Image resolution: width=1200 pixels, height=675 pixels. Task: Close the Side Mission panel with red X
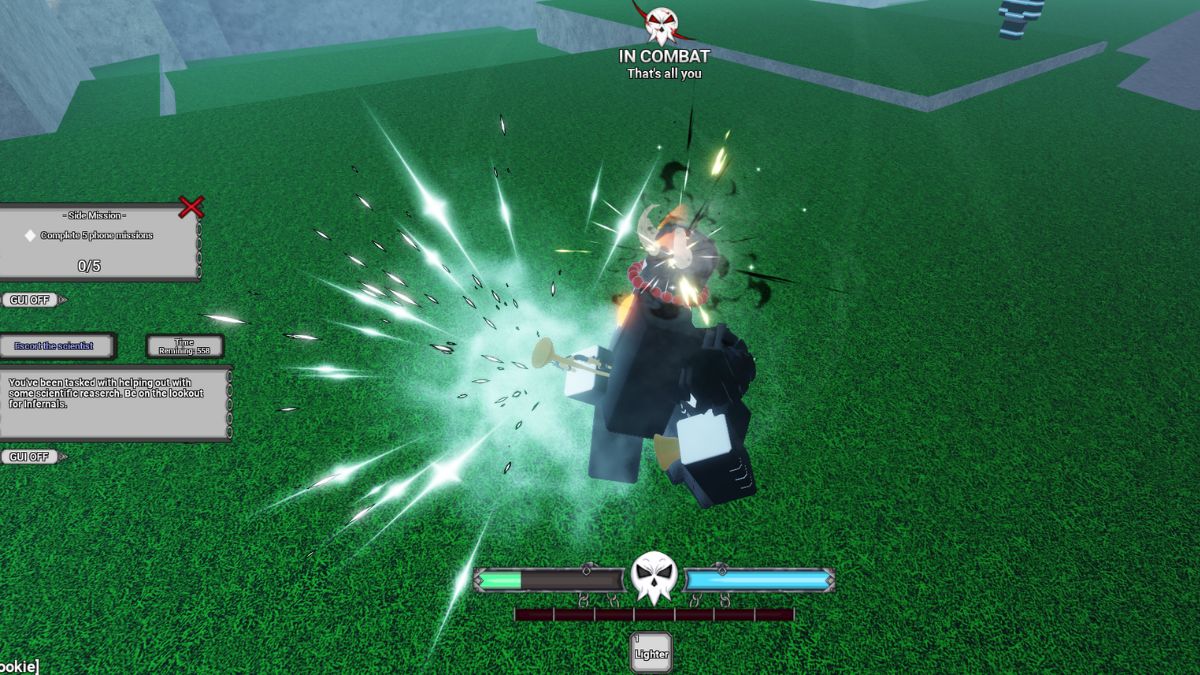click(x=191, y=207)
